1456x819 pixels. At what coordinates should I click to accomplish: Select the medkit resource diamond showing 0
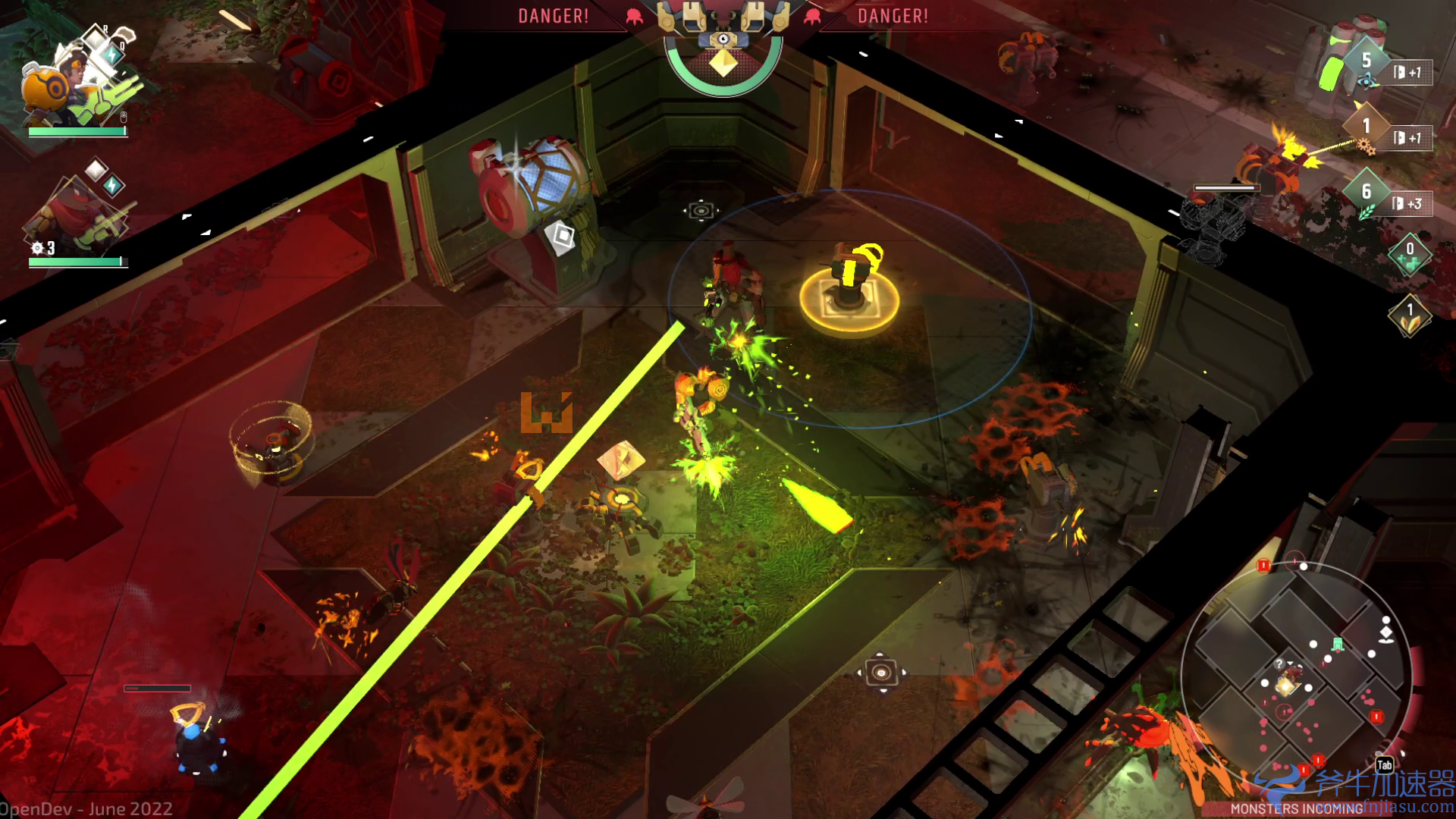(x=1410, y=253)
